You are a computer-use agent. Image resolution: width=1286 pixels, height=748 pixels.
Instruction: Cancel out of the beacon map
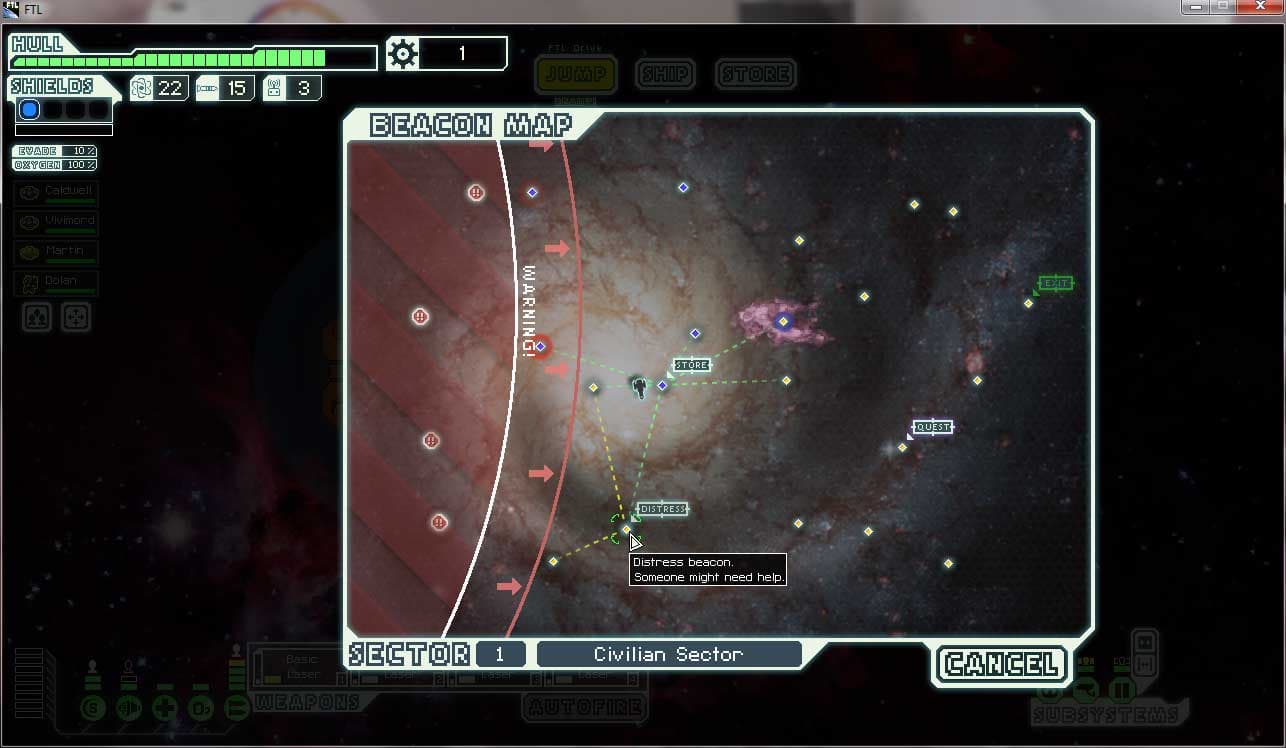click(x=1000, y=664)
